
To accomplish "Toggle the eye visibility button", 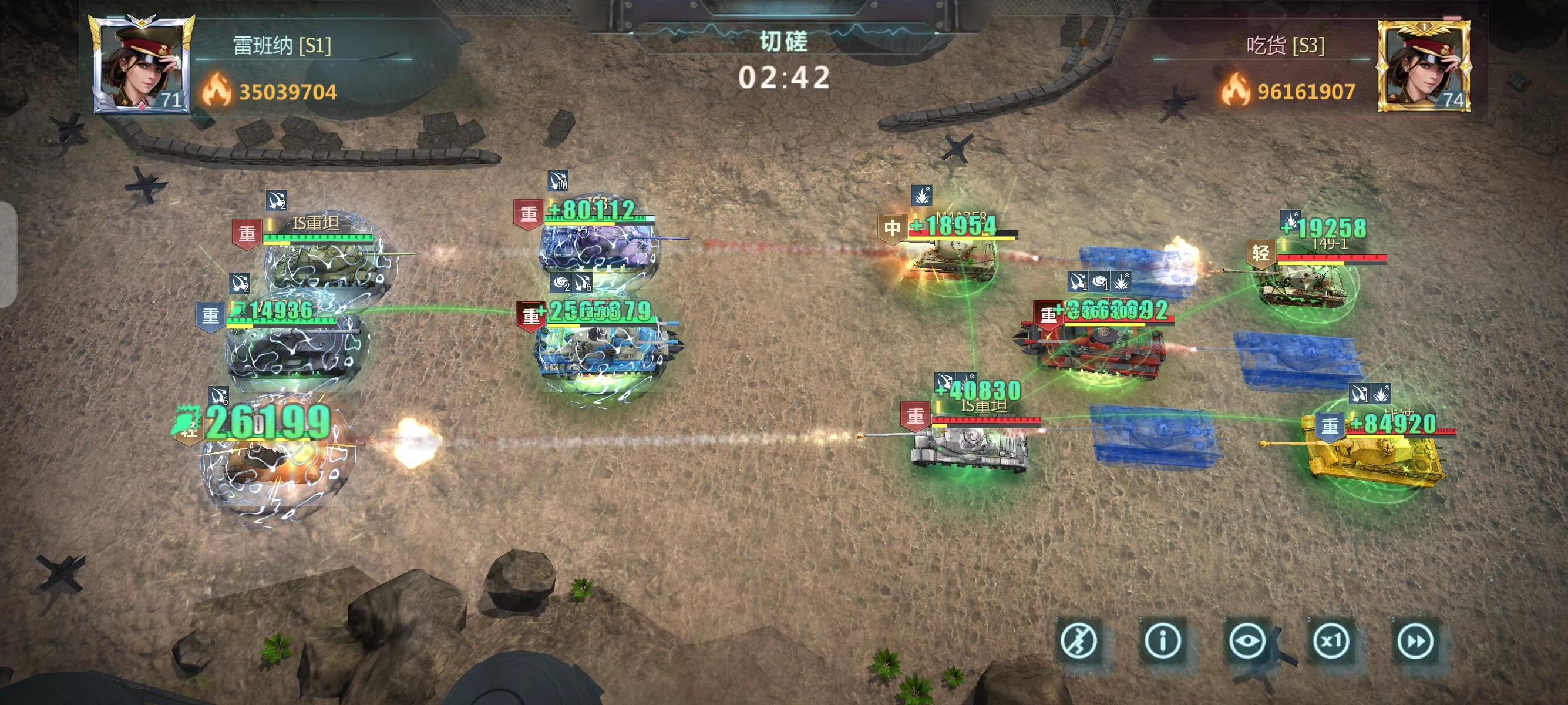I will click(x=1247, y=641).
